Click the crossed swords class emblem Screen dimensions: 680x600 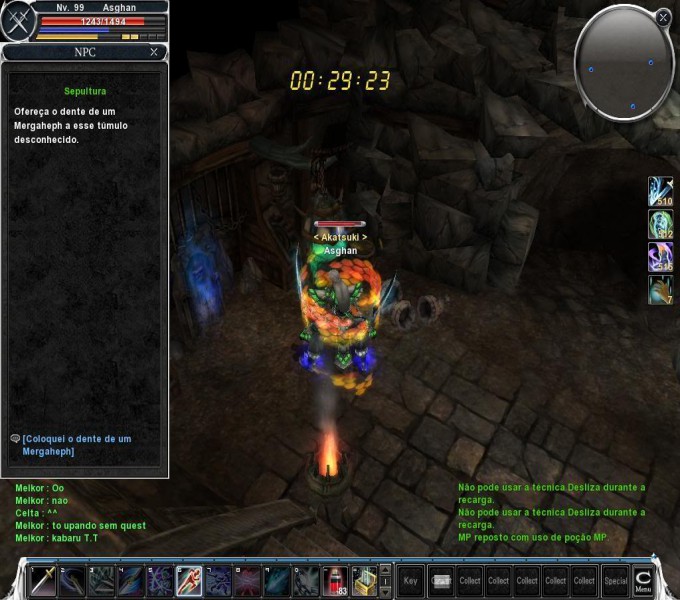pos(16,23)
